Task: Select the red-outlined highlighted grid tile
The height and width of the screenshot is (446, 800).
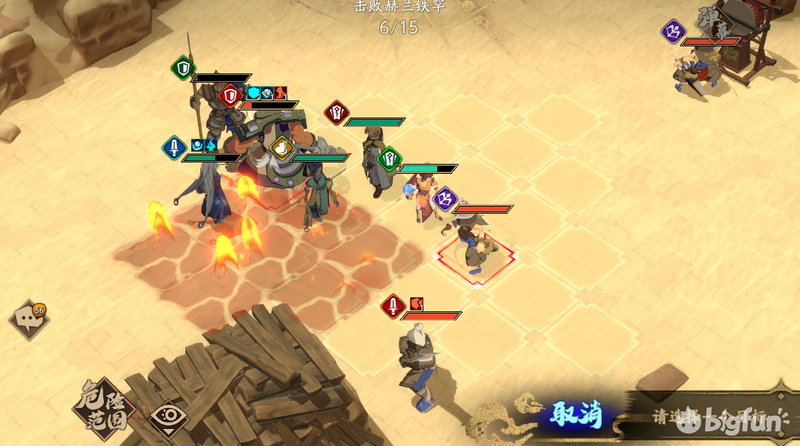Action: 476,259
